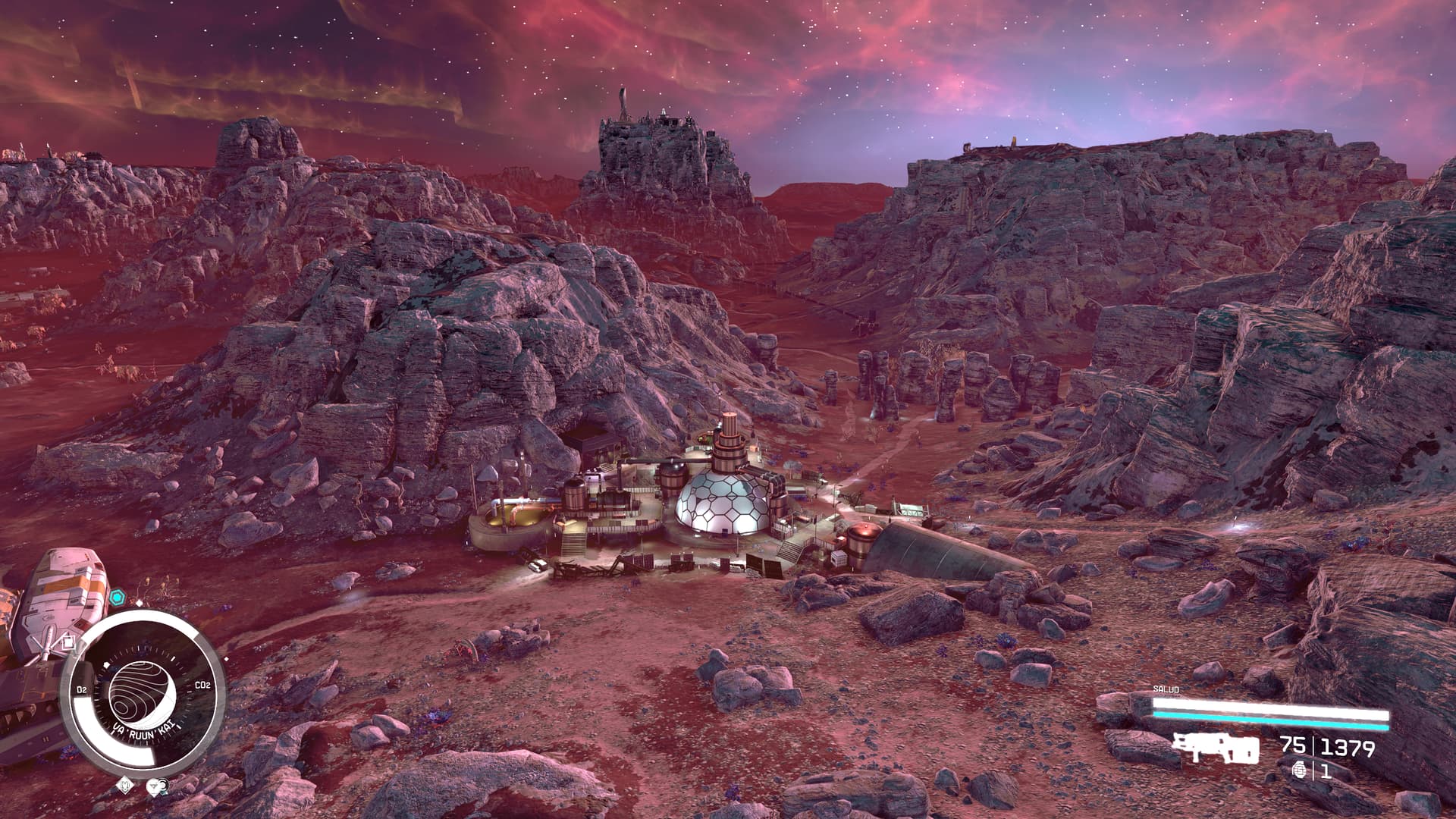1456x819 pixels.
Task: Select the equipped rifle weapon icon
Action: point(1215,748)
